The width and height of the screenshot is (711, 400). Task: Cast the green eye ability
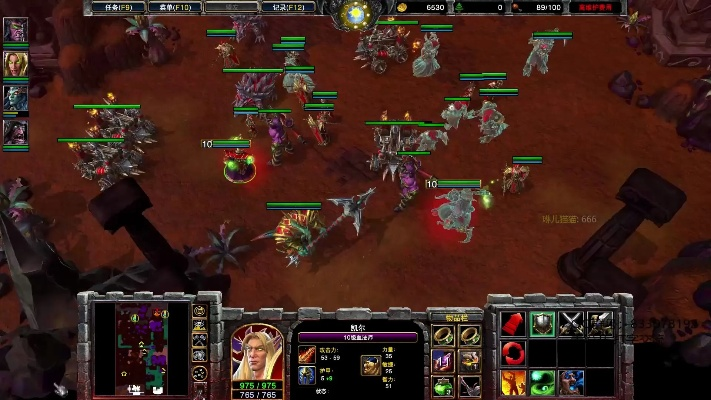[x=541, y=381]
